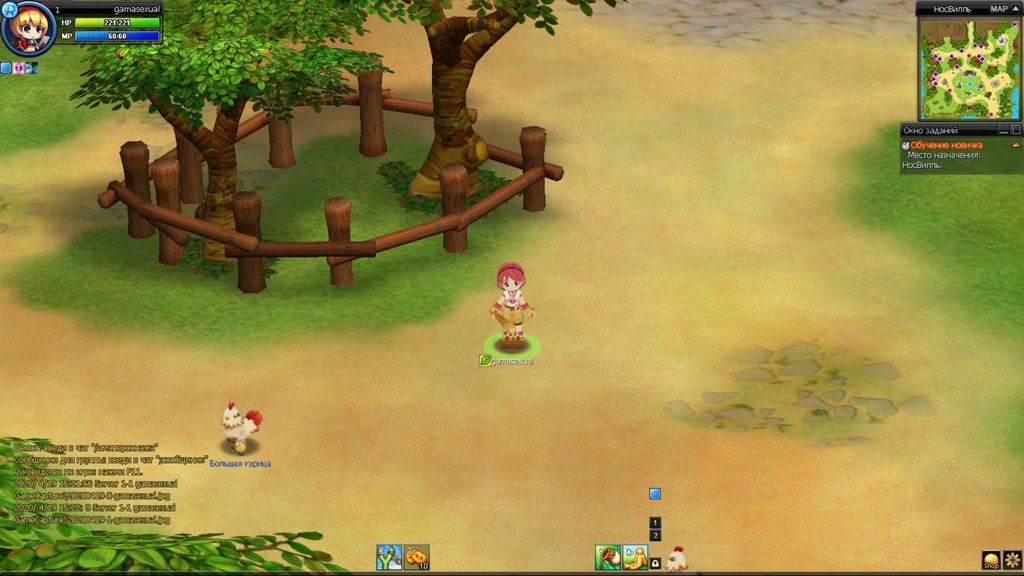
Task: Collapse the quest with orange arrow
Action: pyautogui.click(x=1016, y=145)
